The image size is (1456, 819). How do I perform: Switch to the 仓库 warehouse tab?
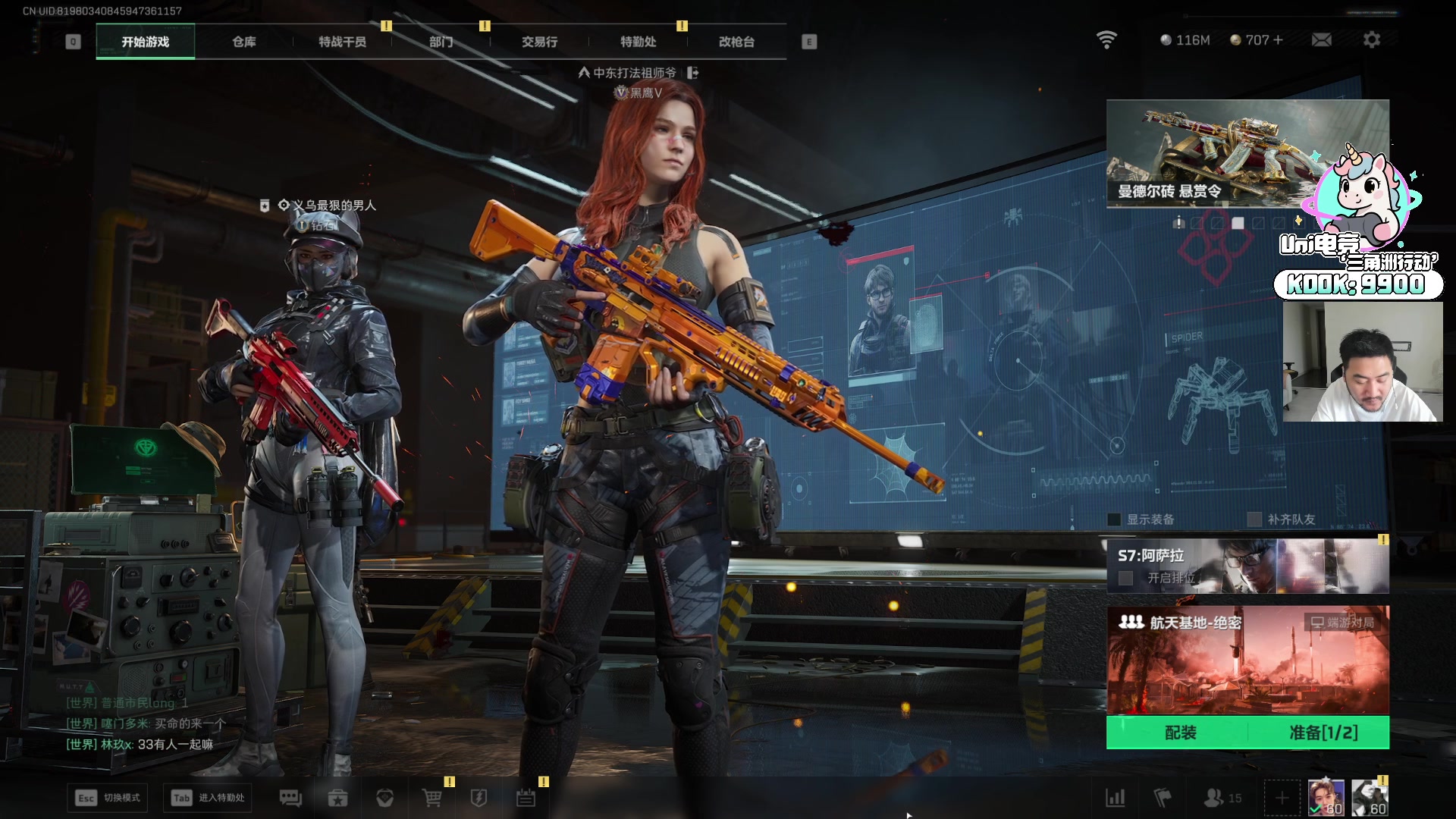pos(244,42)
